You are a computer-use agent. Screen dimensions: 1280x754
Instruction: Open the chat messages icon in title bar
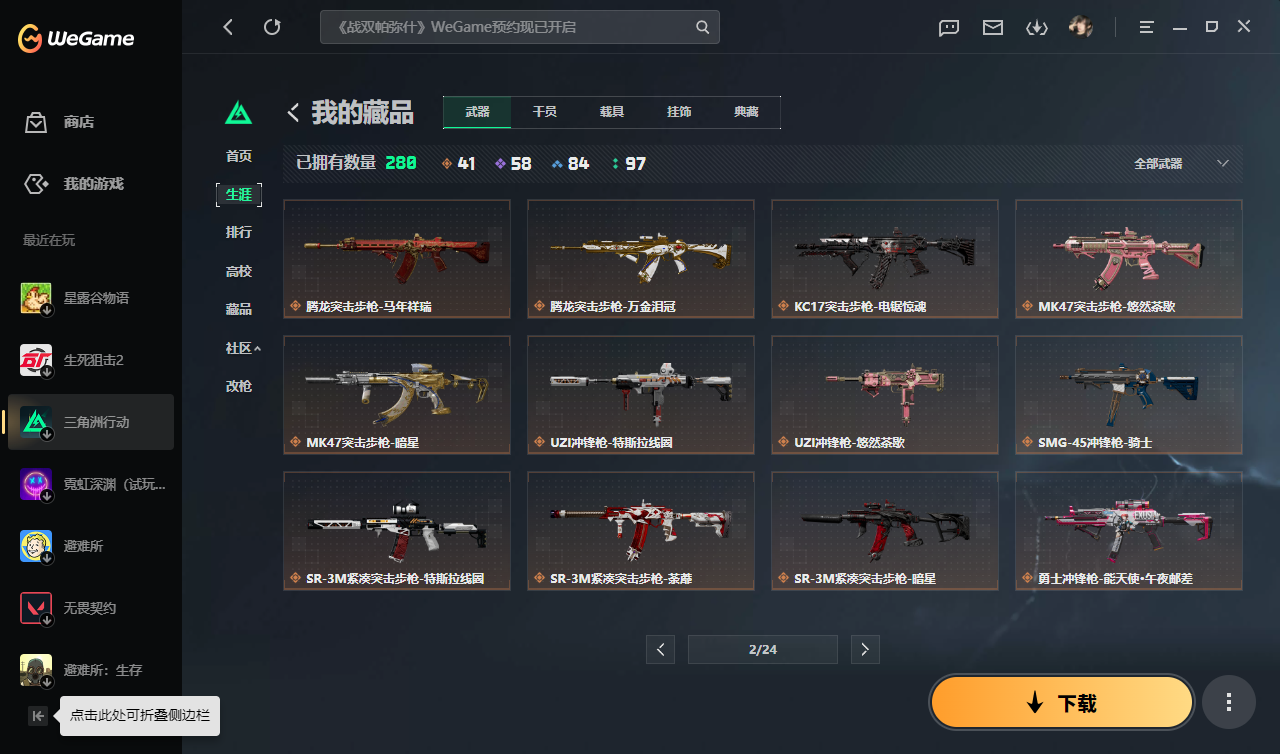tap(948, 27)
